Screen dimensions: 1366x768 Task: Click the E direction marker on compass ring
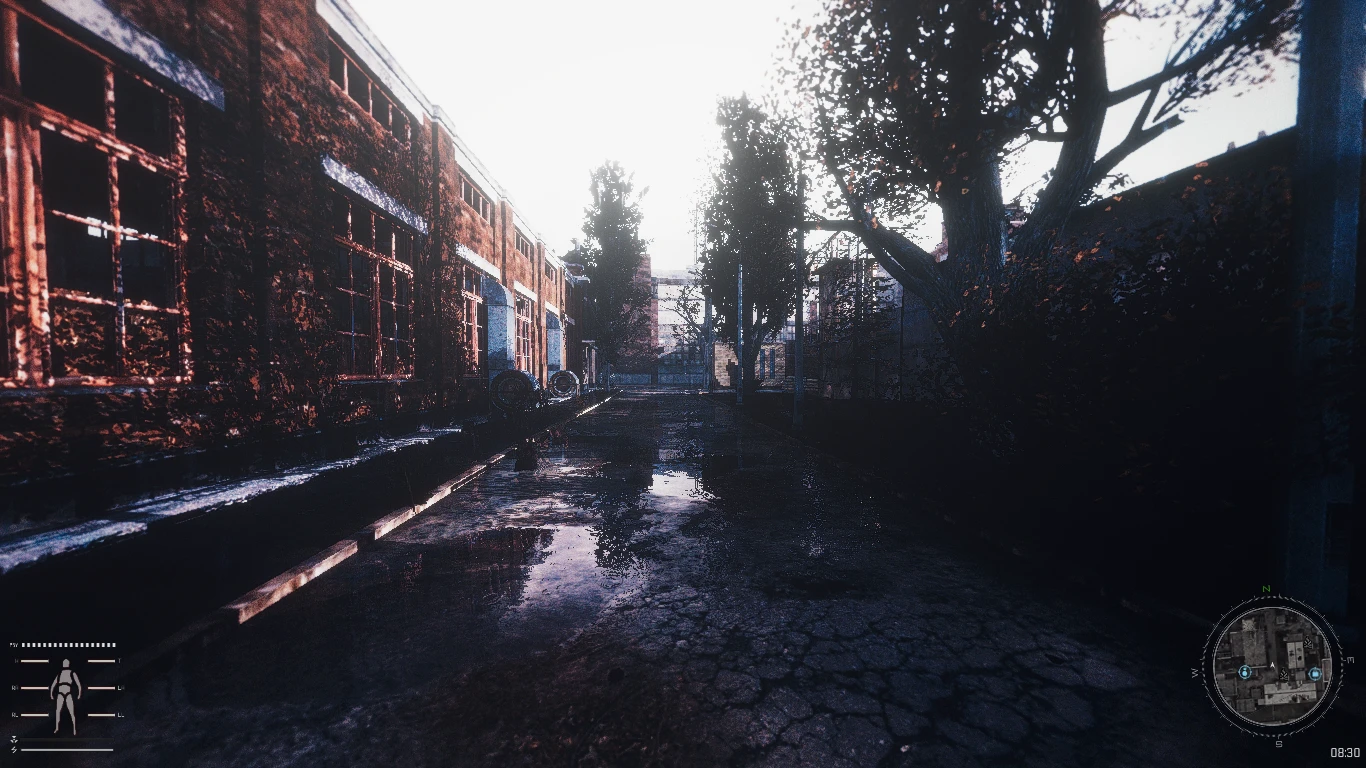click(x=1350, y=658)
